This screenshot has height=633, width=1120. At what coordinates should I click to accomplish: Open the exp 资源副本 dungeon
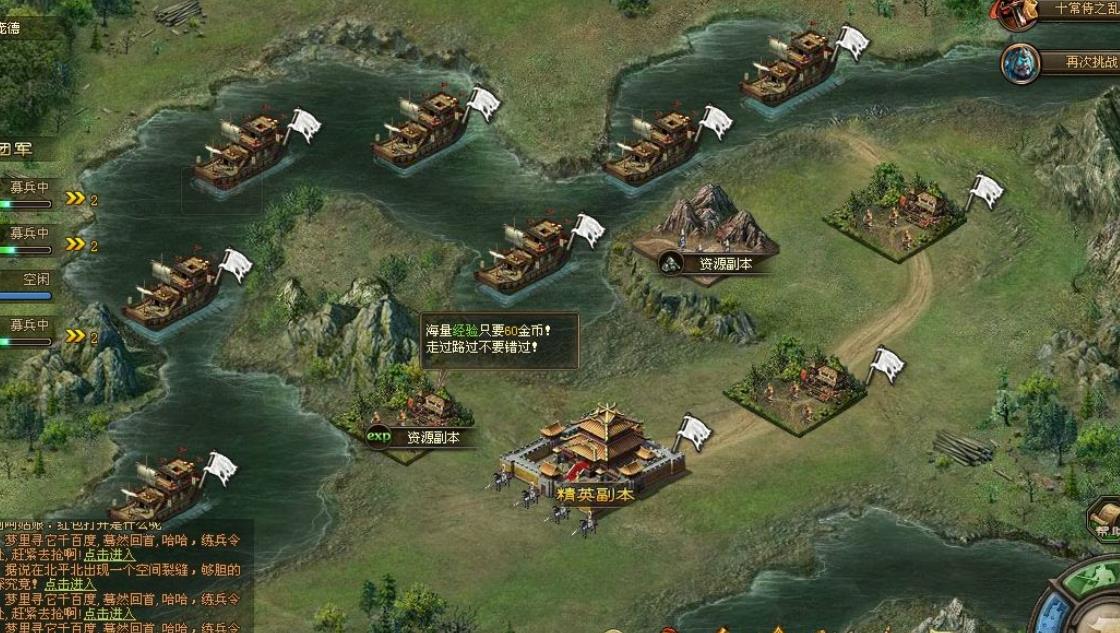[418, 437]
